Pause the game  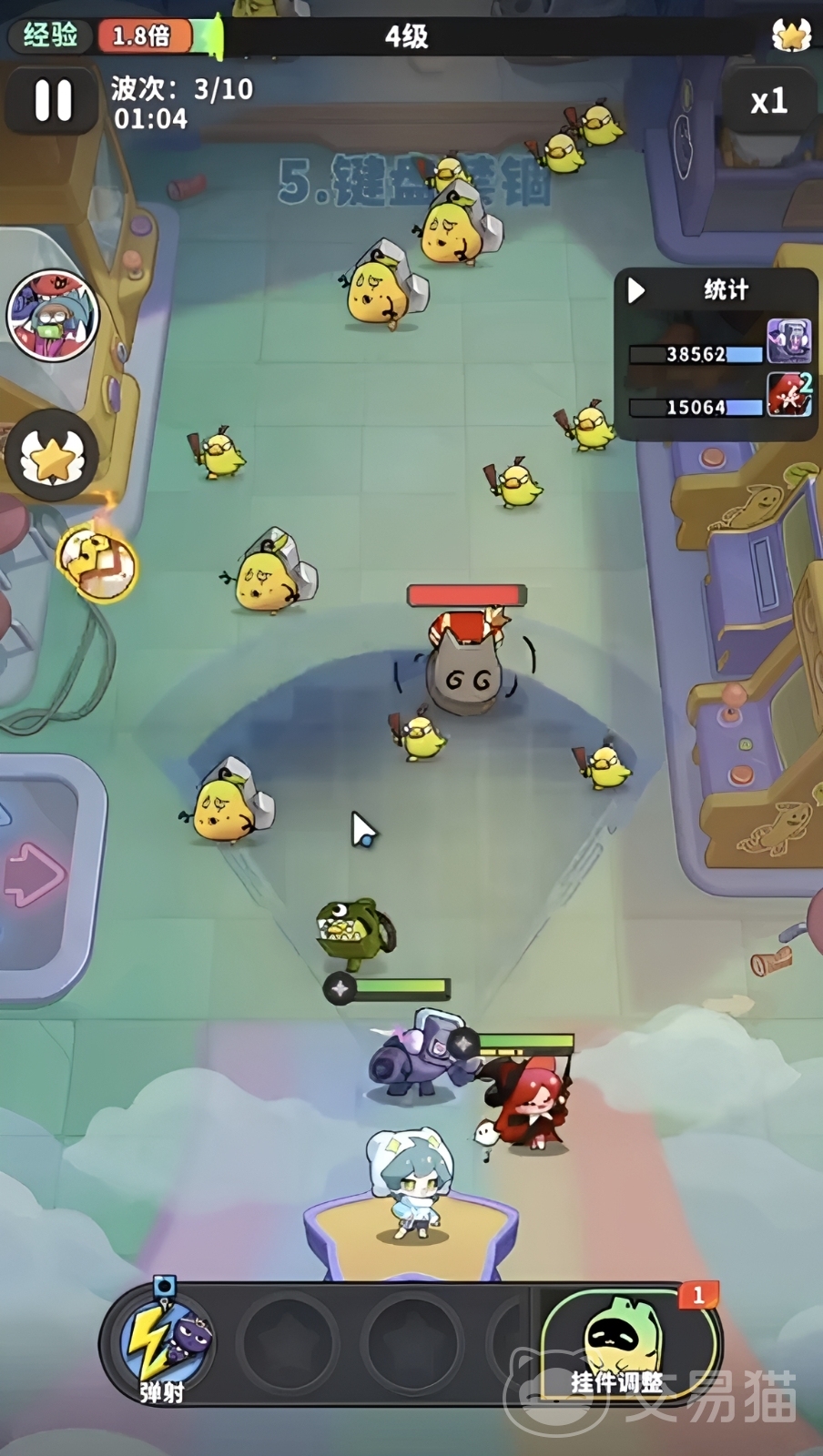pyautogui.click(x=52, y=100)
